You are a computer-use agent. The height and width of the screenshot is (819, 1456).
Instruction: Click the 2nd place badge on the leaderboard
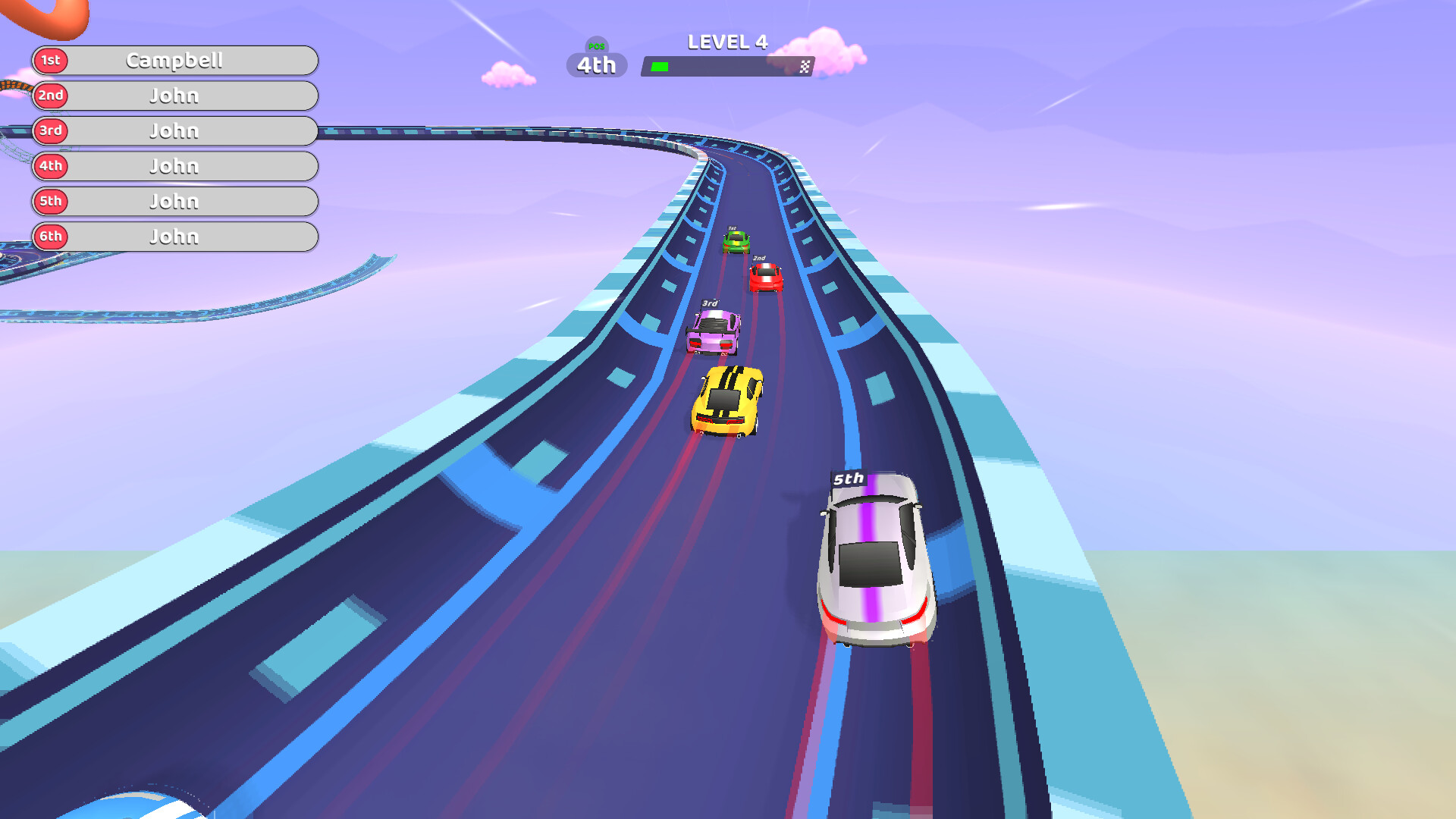50,96
